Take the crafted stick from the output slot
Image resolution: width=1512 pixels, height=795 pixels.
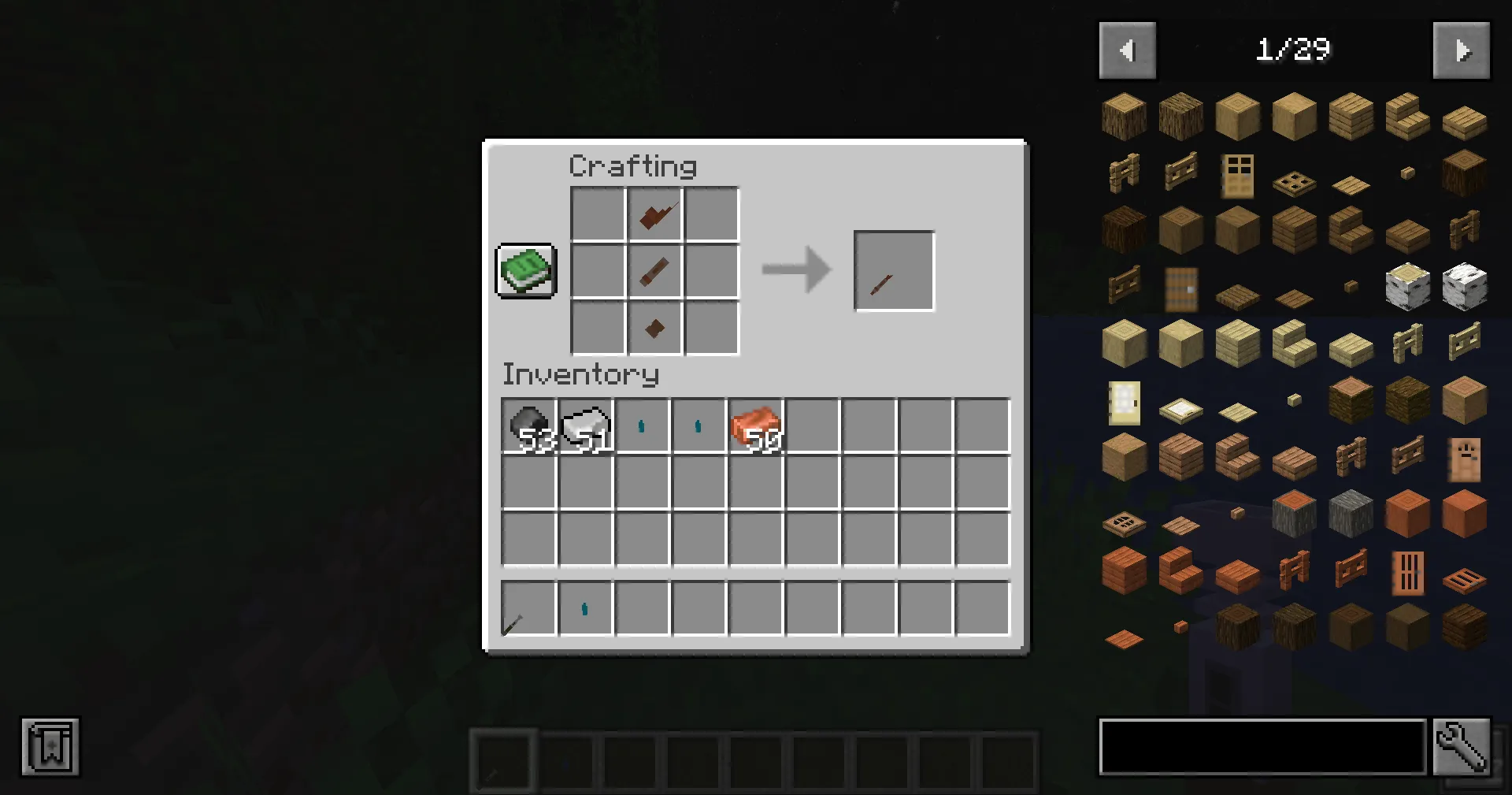(894, 270)
